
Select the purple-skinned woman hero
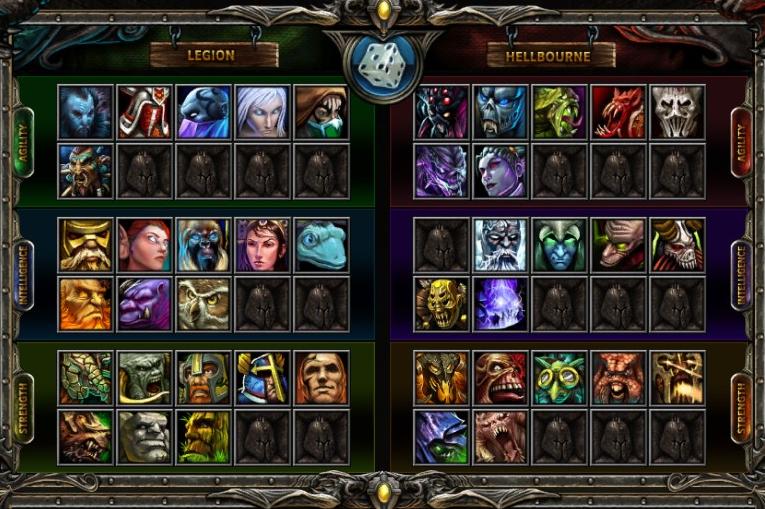pyautogui.click(x=500, y=171)
